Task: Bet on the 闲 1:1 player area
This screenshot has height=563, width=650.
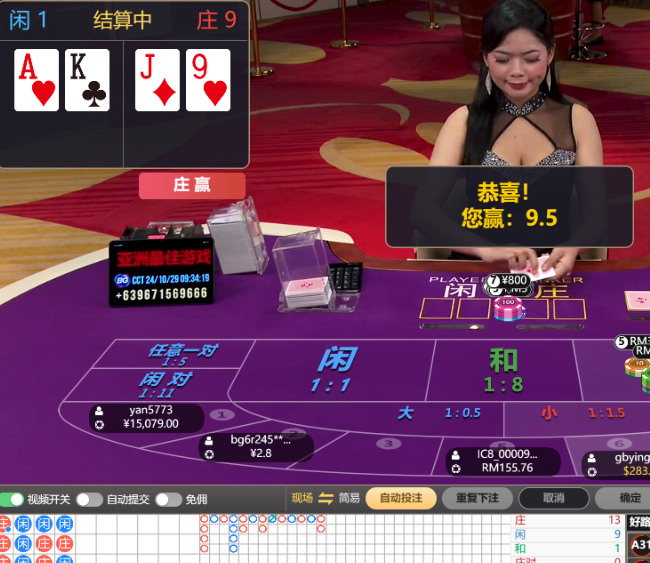Action: coord(336,370)
